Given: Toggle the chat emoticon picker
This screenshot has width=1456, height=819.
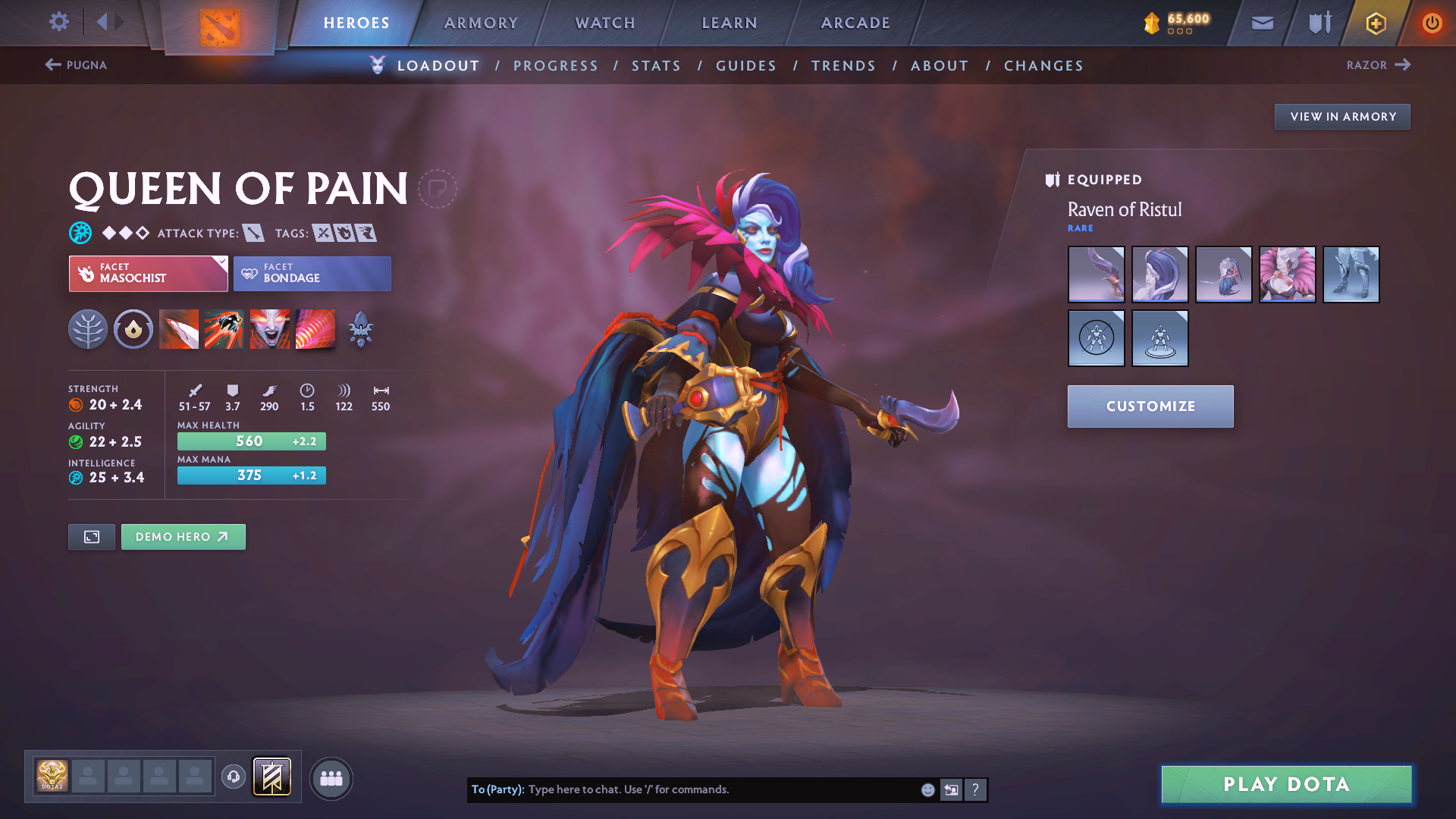Looking at the screenshot, I should pos(927,789).
